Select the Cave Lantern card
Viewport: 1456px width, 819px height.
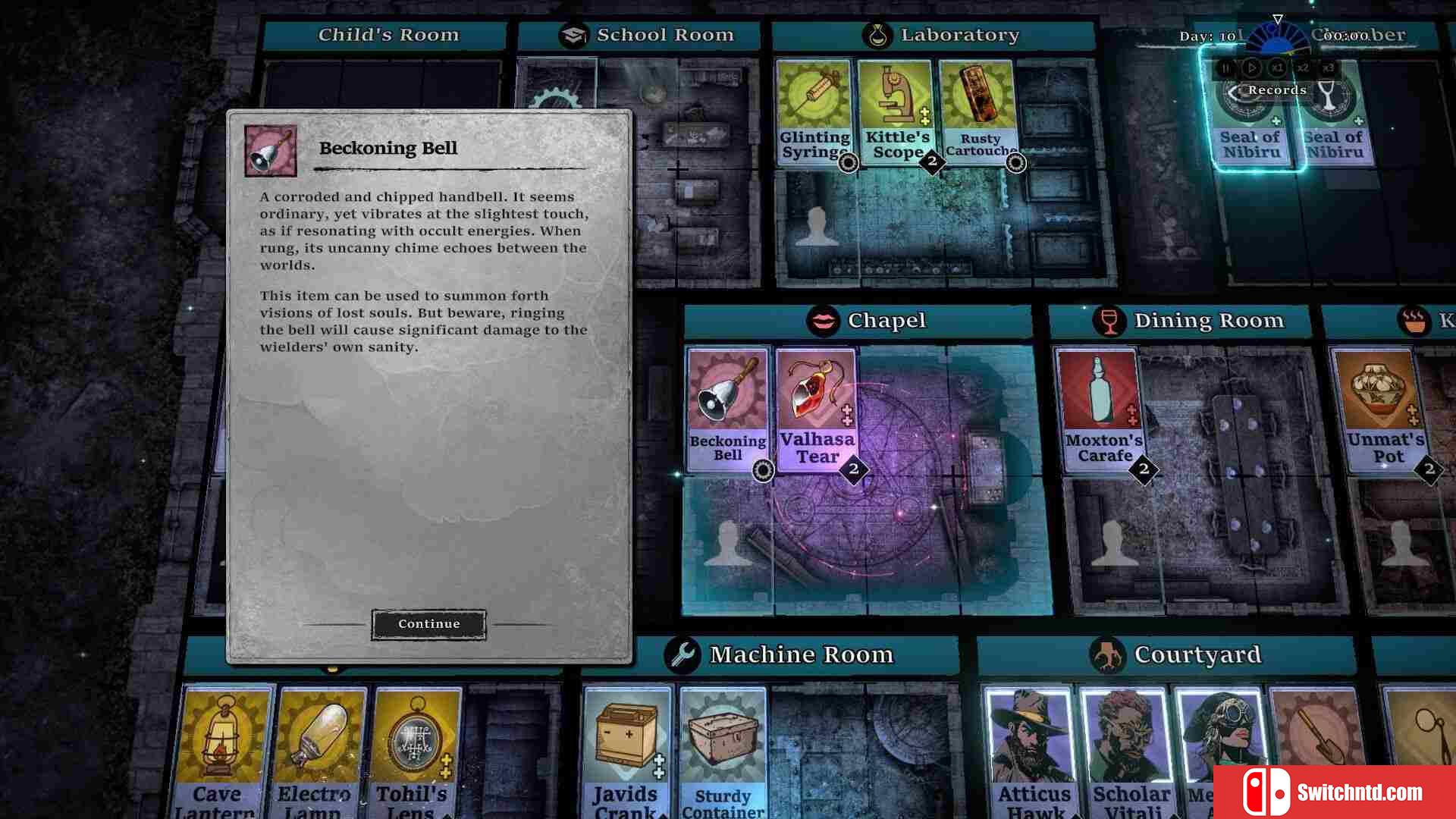218,751
